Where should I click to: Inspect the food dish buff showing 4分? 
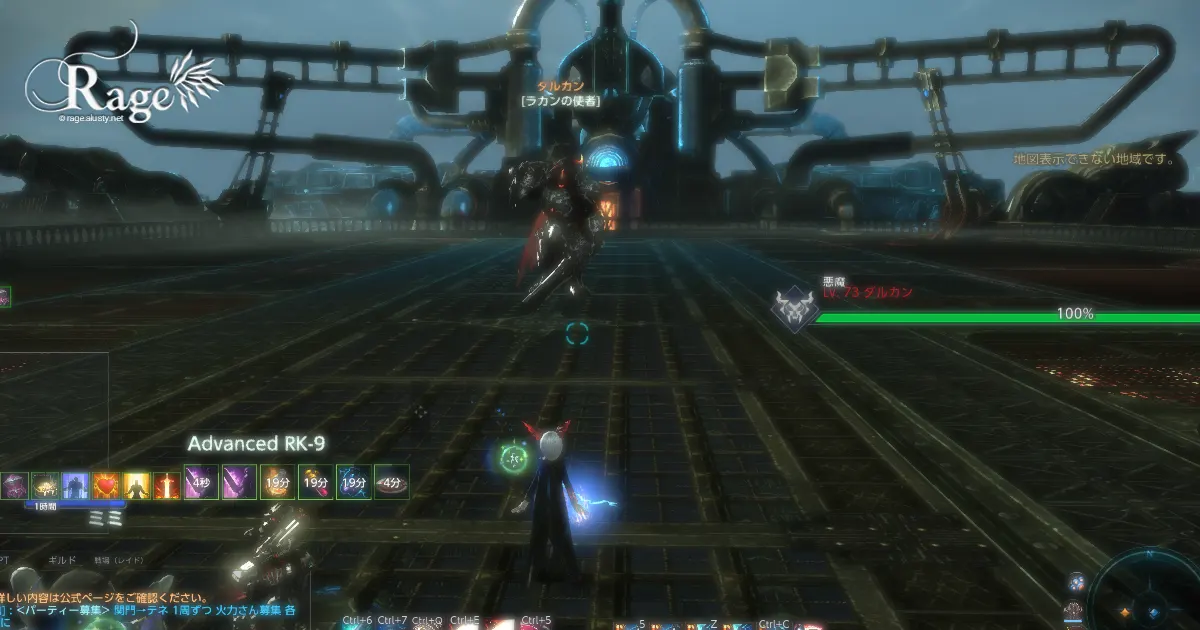click(392, 482)
